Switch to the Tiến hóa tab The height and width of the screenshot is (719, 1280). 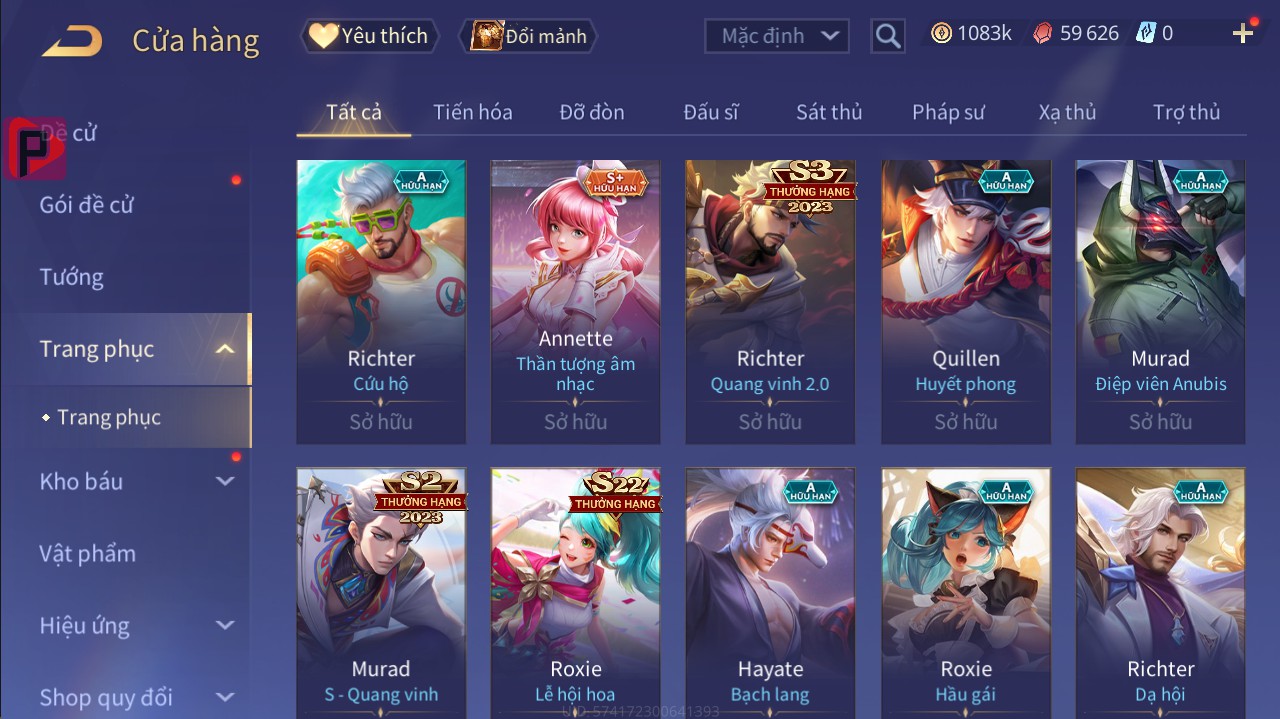coord(472,112)
